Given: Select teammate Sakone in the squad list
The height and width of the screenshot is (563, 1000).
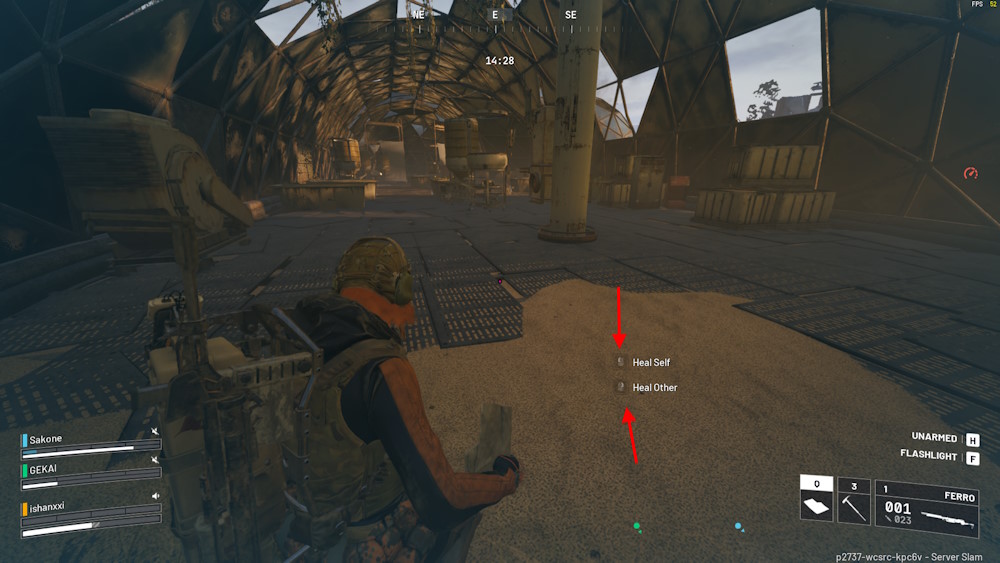Looking at the screenshot, I should 46,439.
